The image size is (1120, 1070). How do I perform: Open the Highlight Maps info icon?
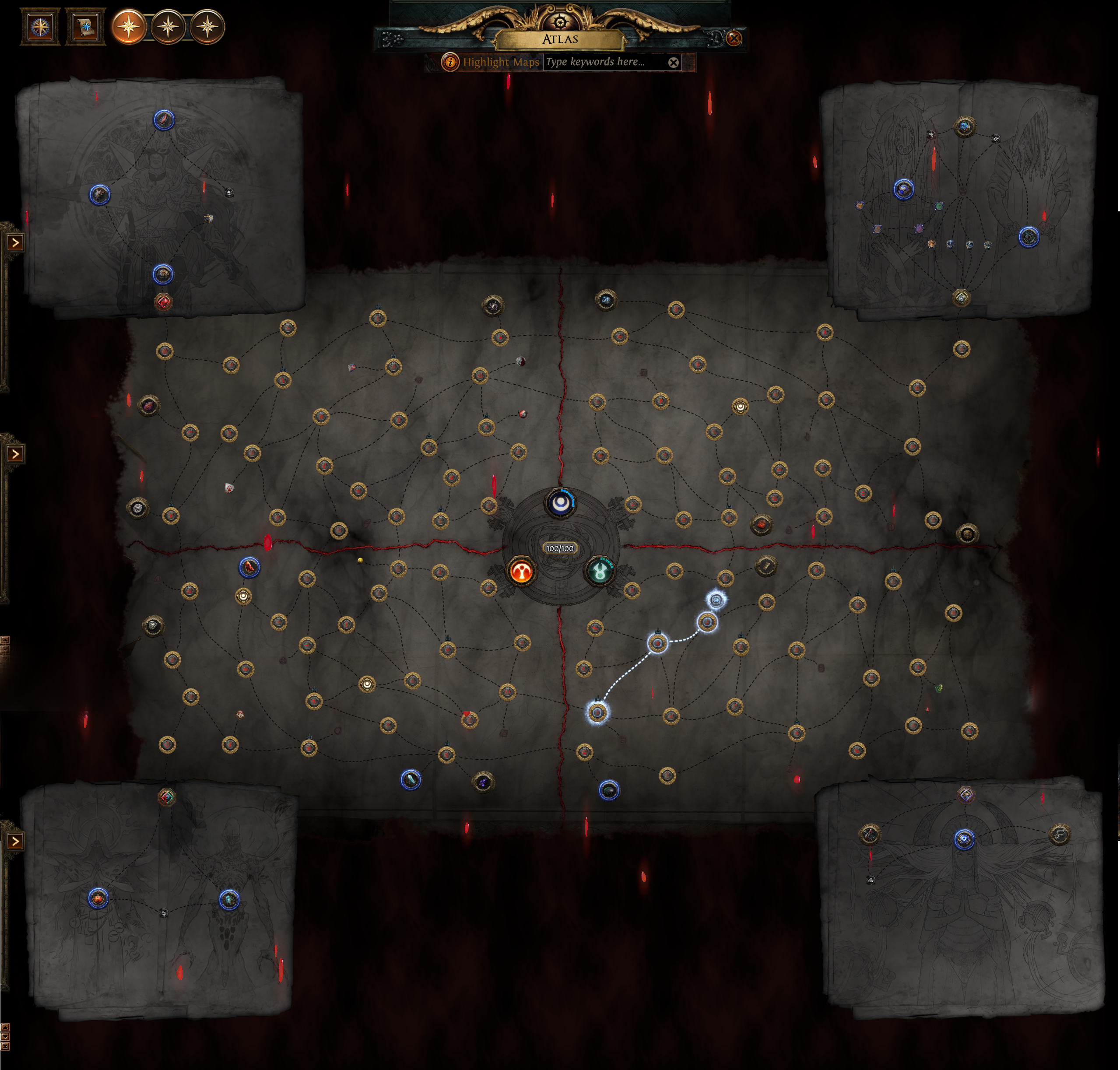tap(450, 62)
